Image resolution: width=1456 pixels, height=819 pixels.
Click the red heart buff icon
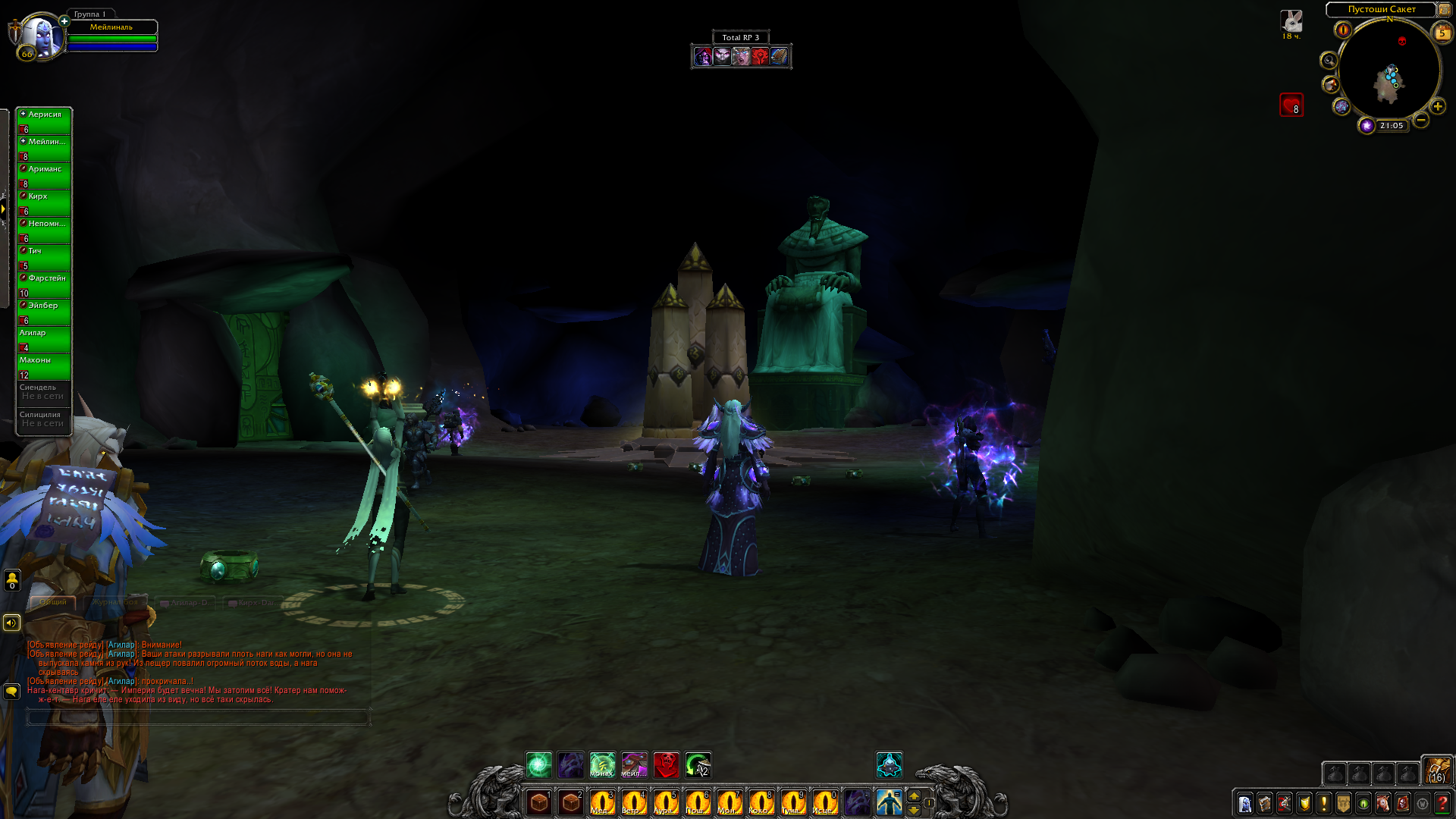(1291, 105)
